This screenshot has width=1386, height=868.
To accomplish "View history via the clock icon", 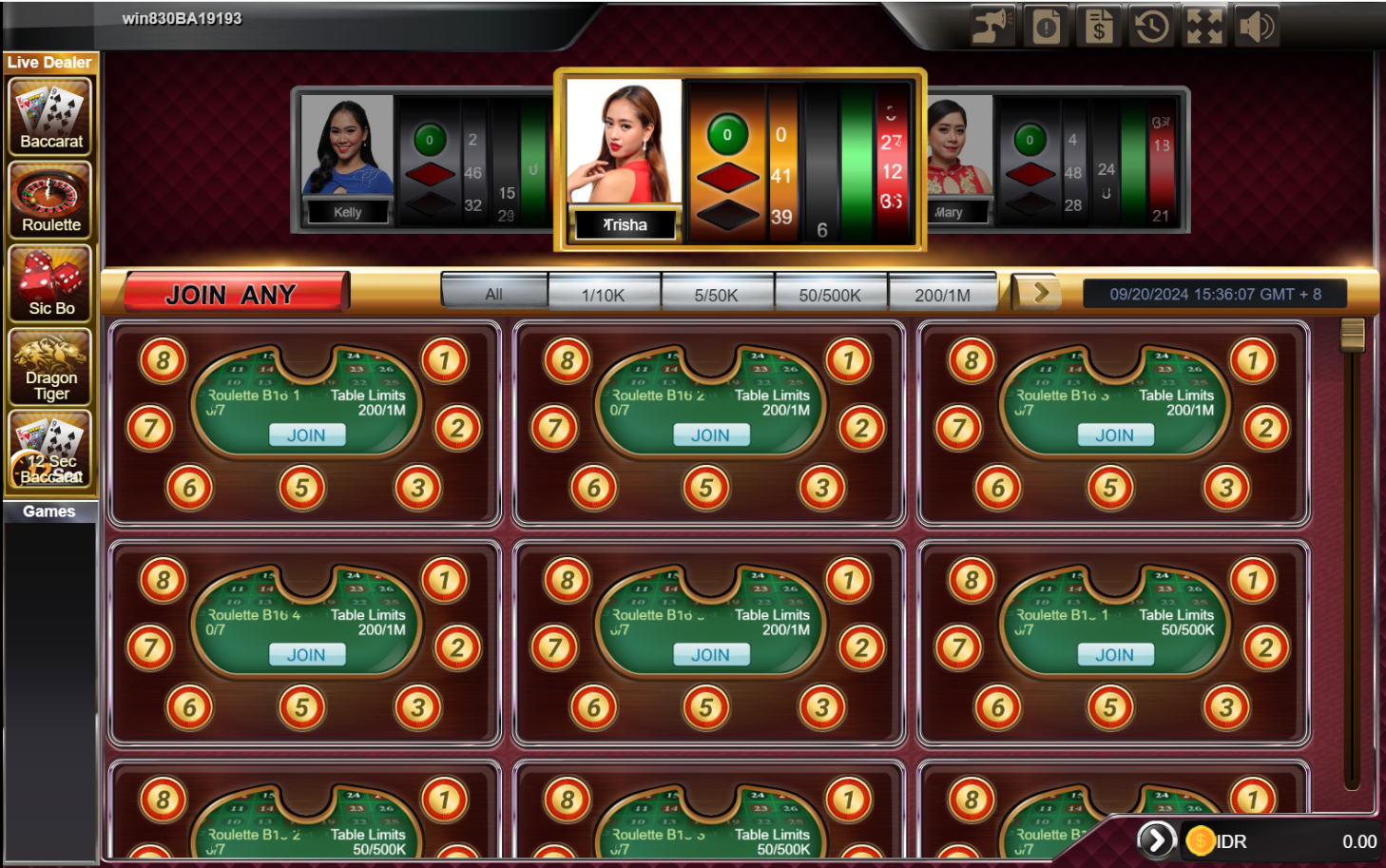I will coord(1151,26).
